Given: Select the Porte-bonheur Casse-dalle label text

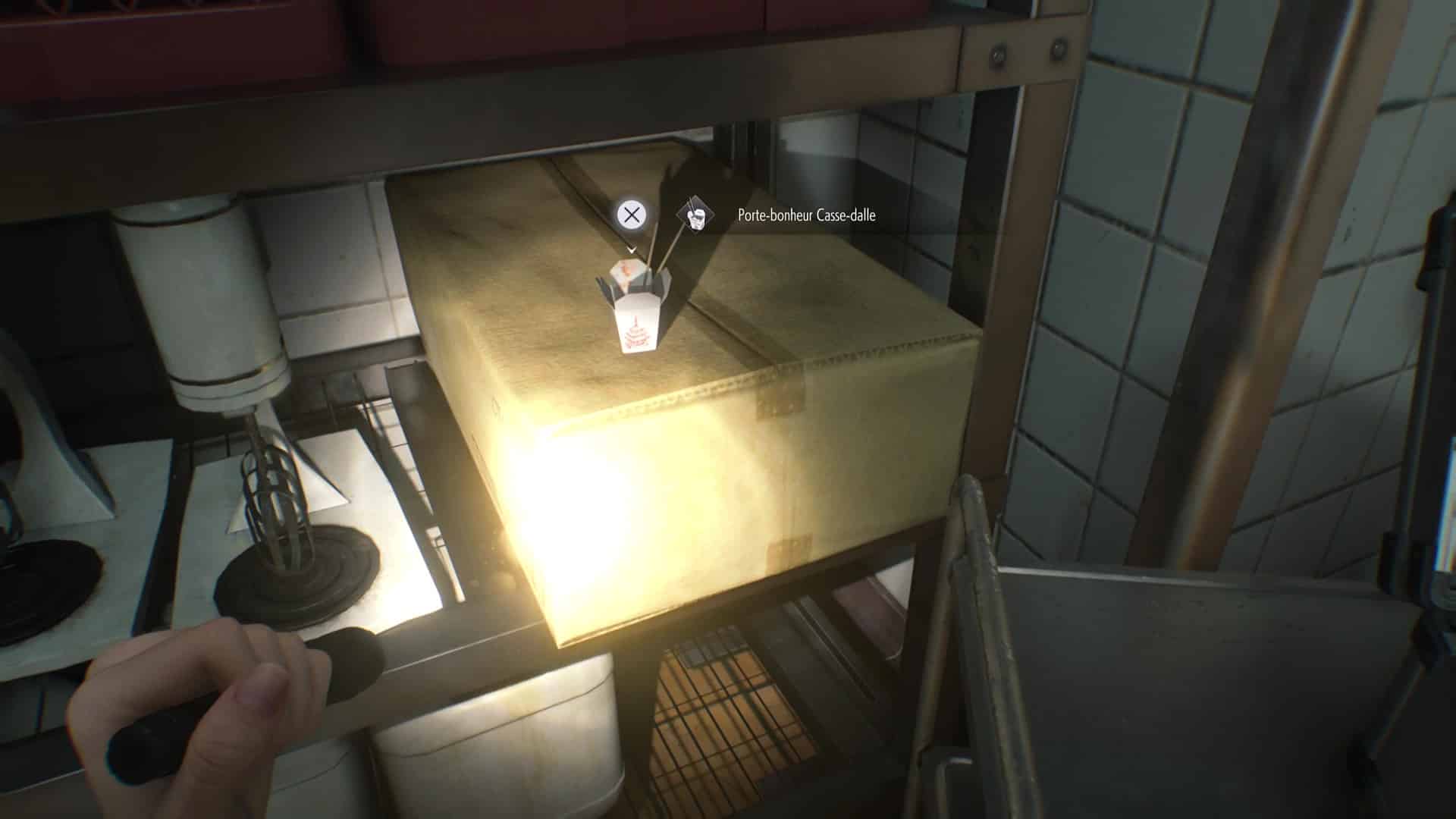Looking at the screenshot, I should (x=805, y=215).
